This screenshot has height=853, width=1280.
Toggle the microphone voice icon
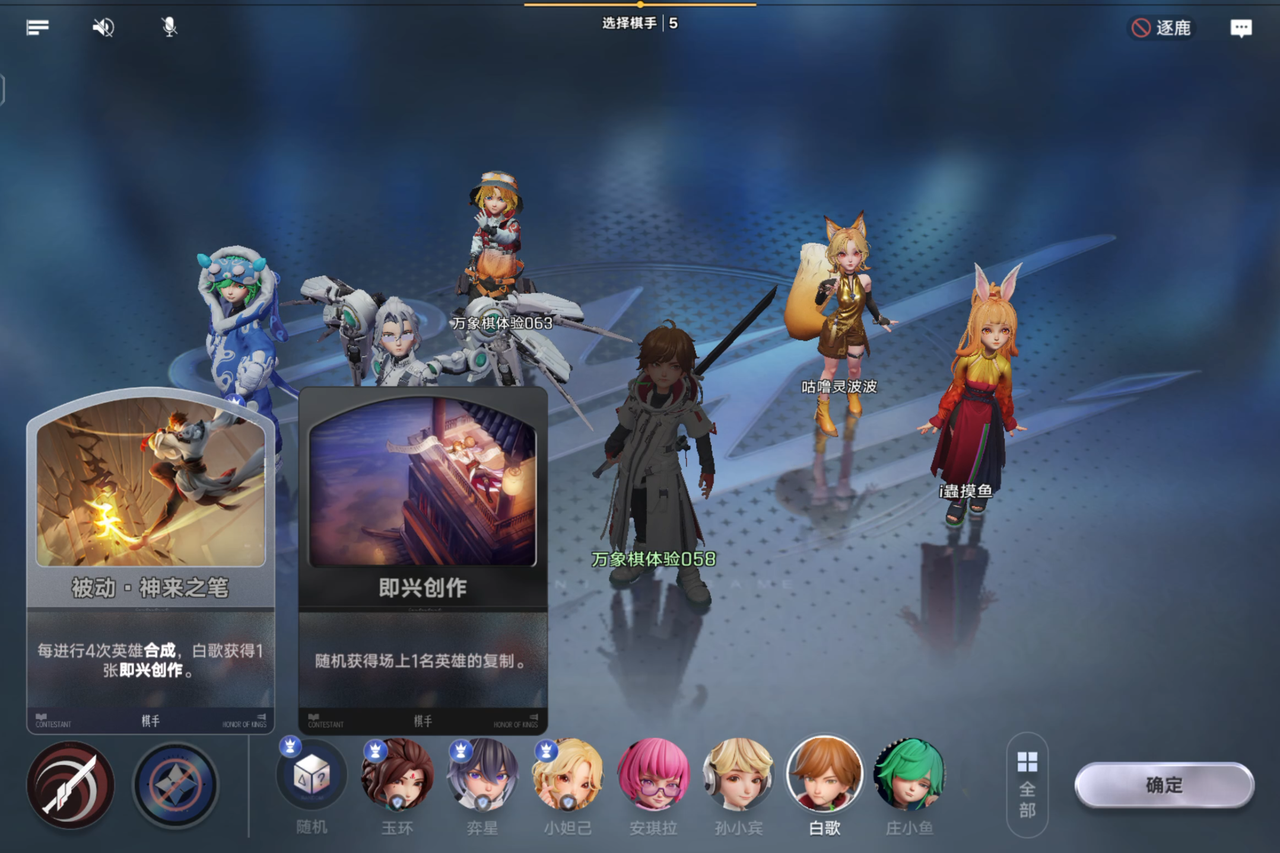[x=169, y=28]
